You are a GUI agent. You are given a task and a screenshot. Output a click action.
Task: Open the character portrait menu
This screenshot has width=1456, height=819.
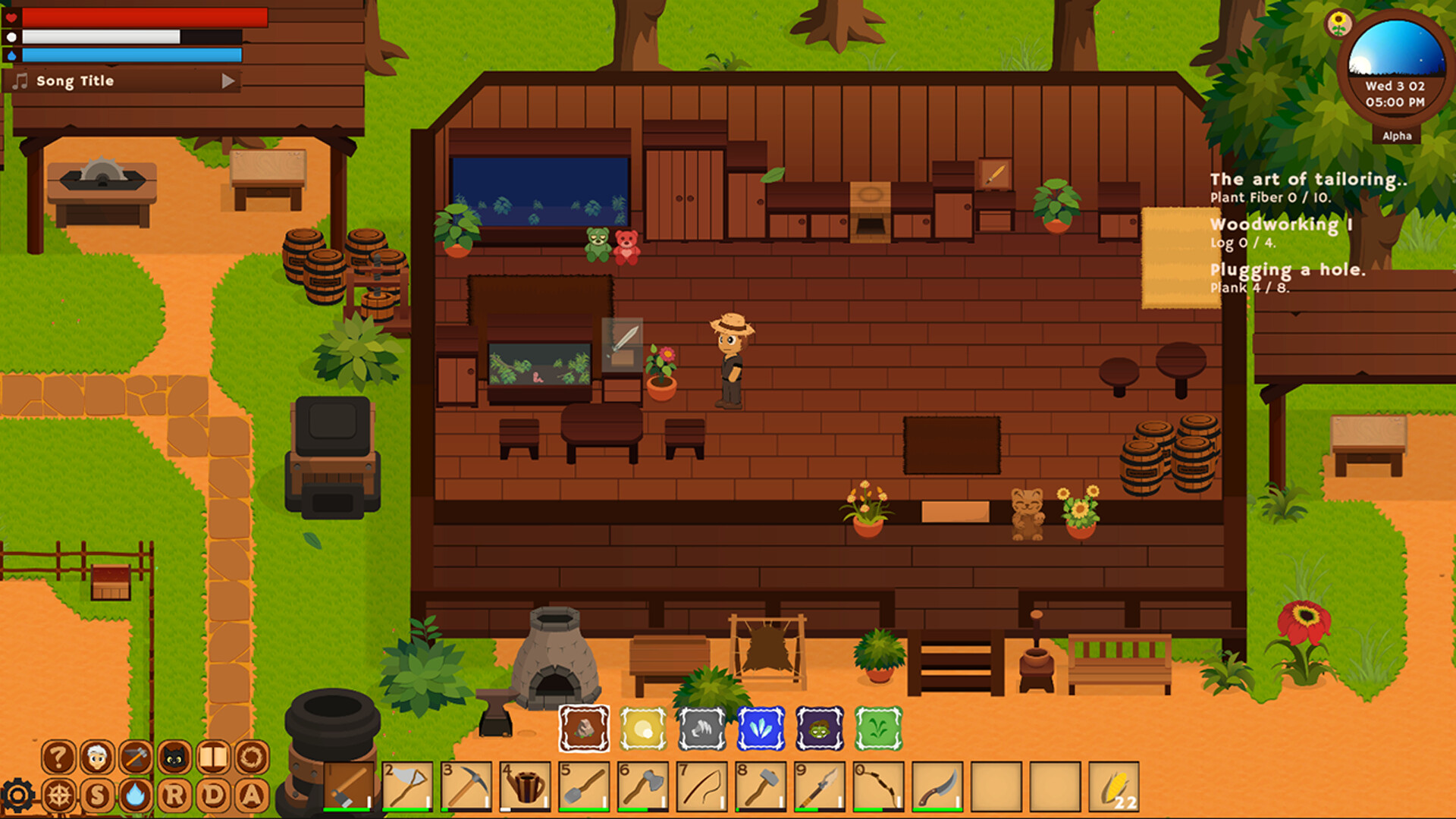pyautogui.click(x=97, y=757)
